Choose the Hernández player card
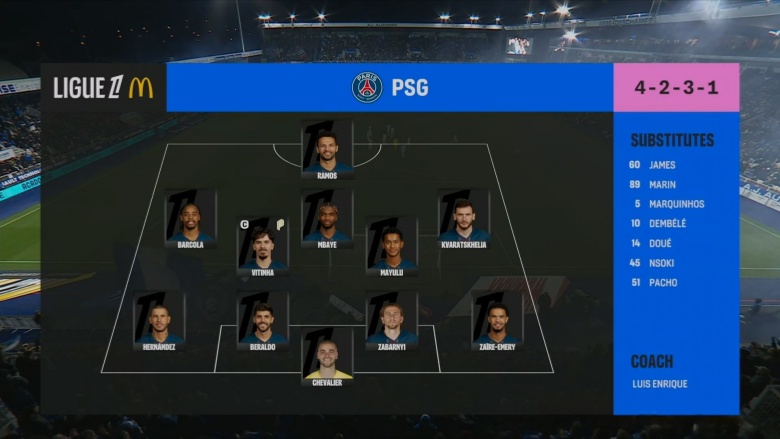The image size is (780, 439). pyautogui.click(x=159, y=321)
